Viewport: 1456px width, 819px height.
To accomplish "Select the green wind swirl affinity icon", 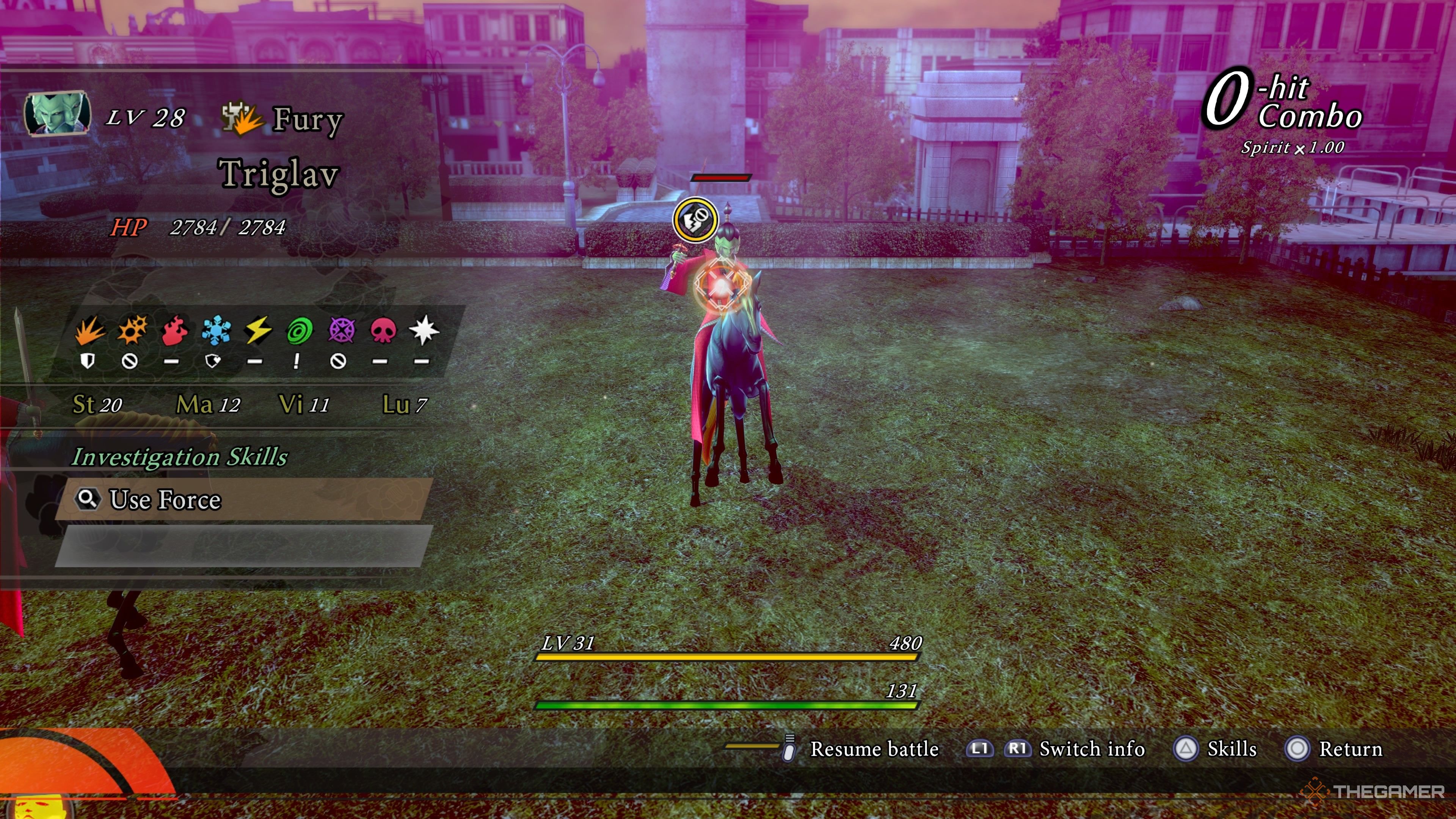I will pyautogui.click(x=300, y=331).
